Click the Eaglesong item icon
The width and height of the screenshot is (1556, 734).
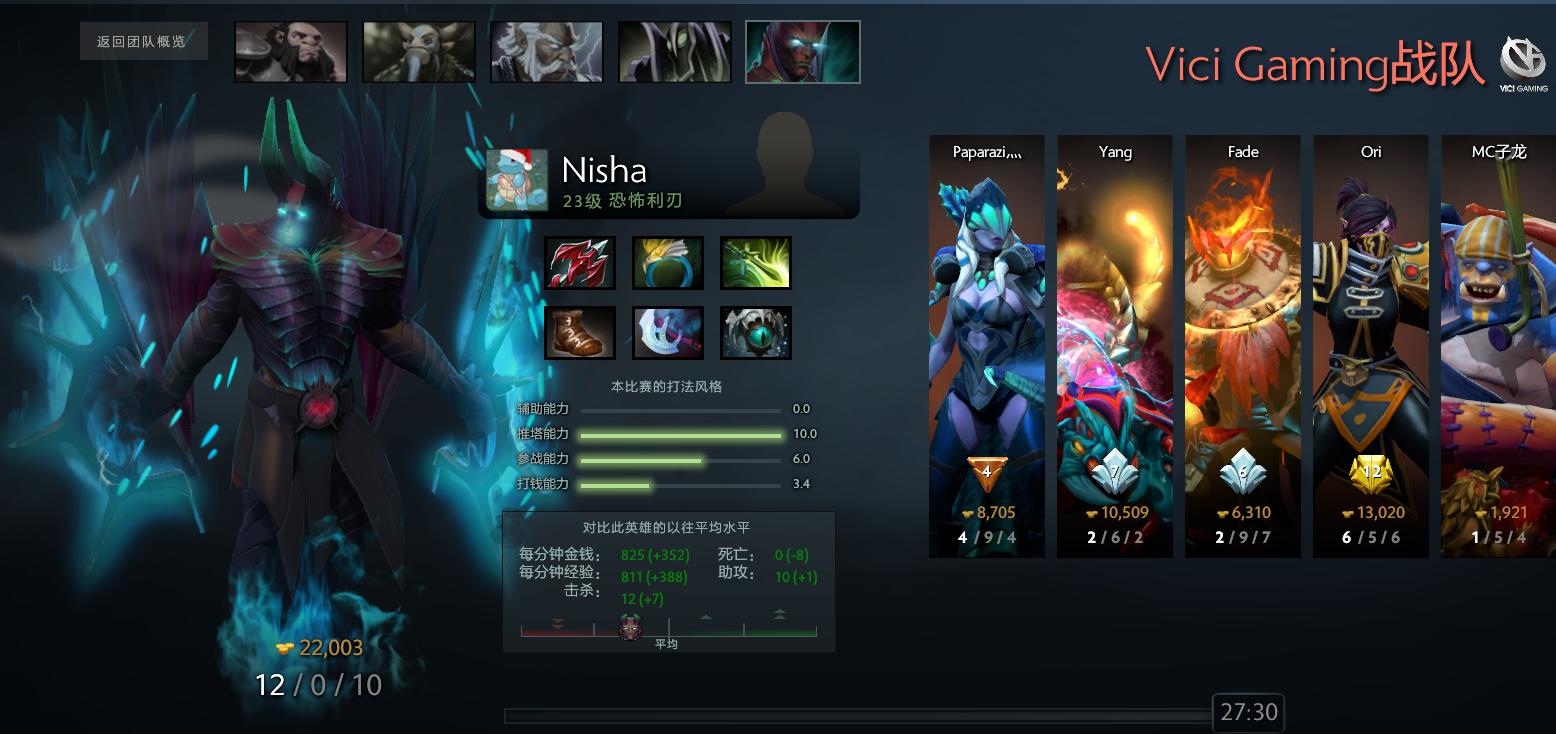point(667,263)
